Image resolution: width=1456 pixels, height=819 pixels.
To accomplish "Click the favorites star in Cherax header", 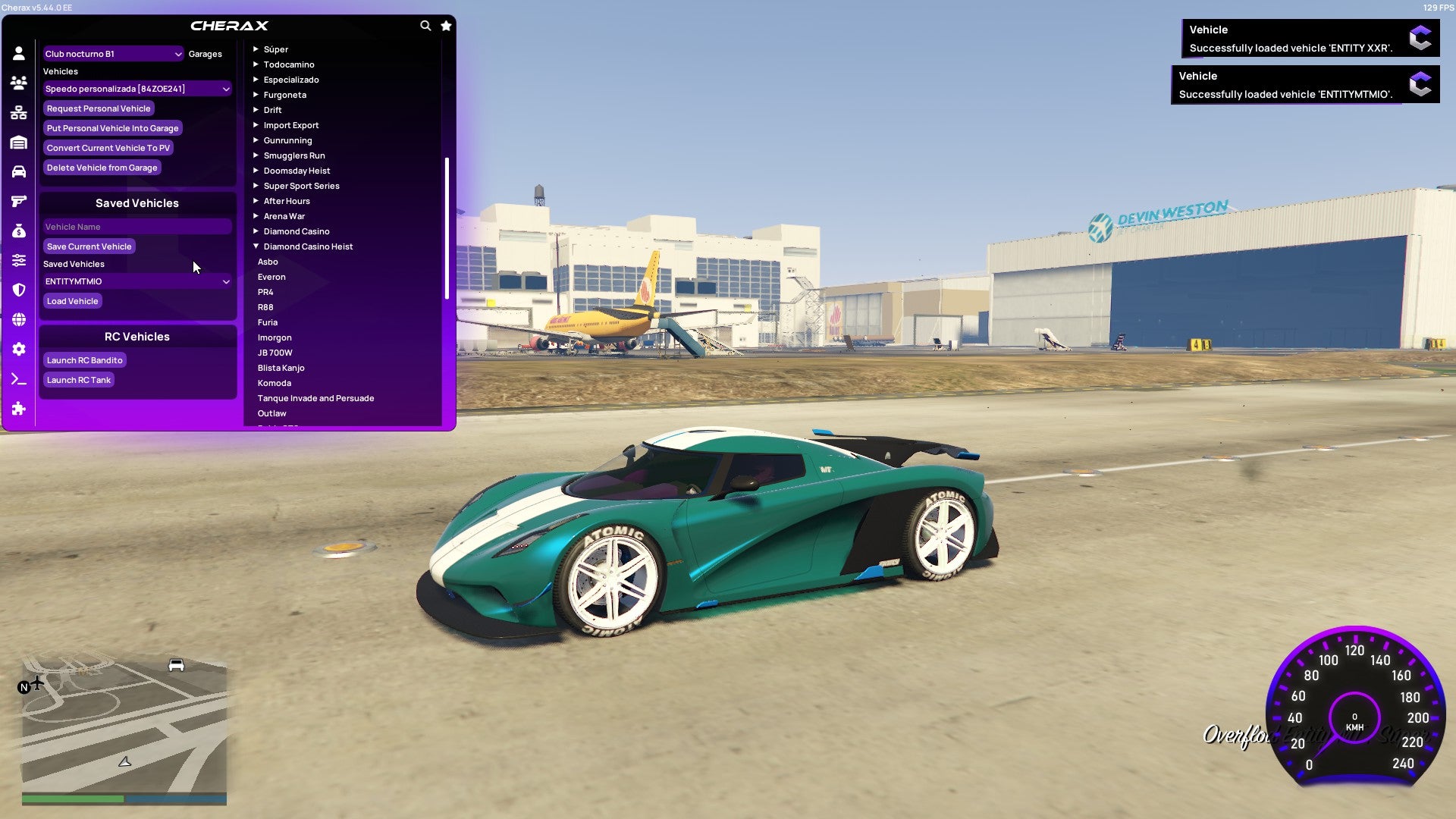I will point(446,25).
